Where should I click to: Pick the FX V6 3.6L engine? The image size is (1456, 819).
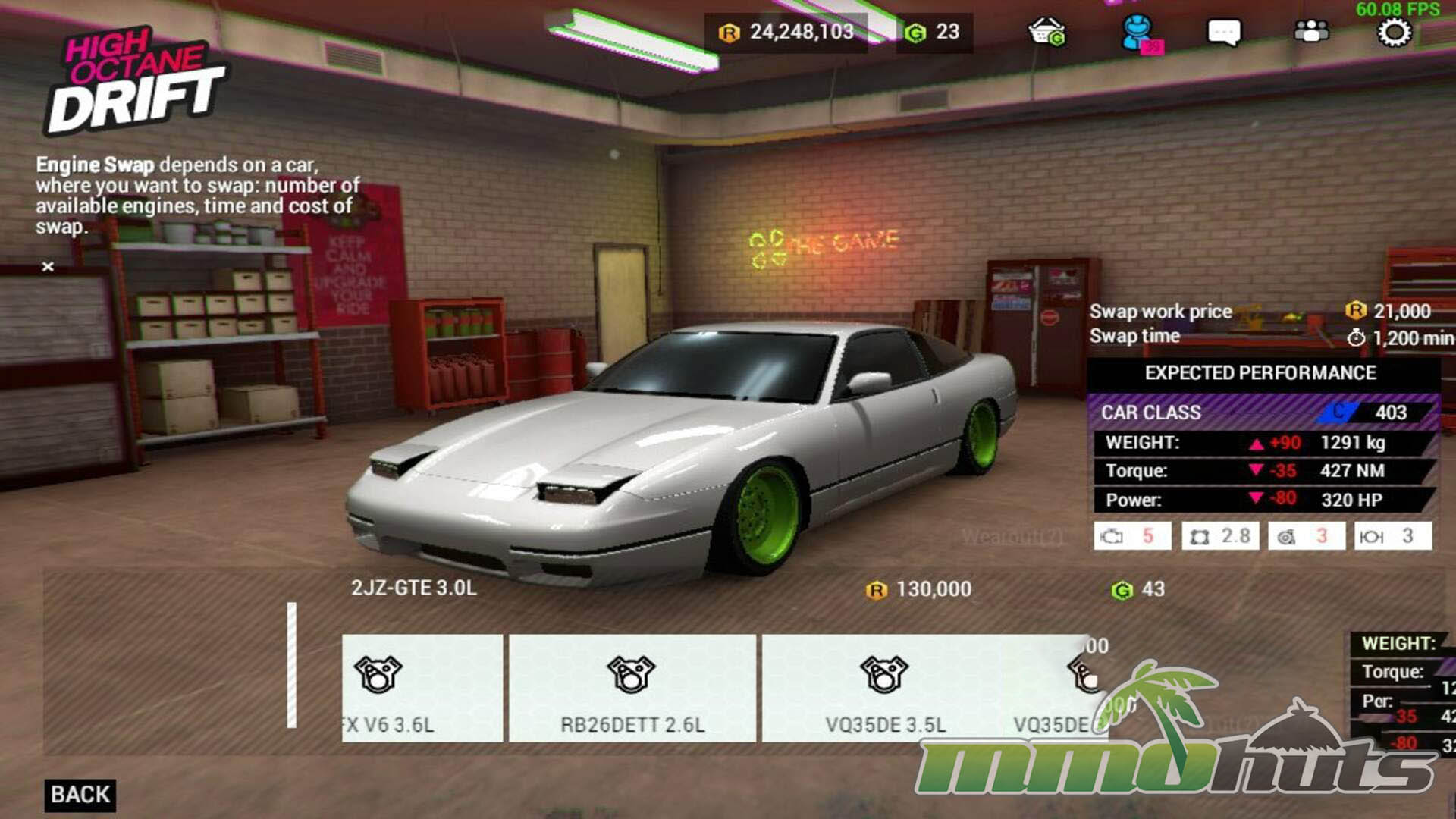pos(422,688)
